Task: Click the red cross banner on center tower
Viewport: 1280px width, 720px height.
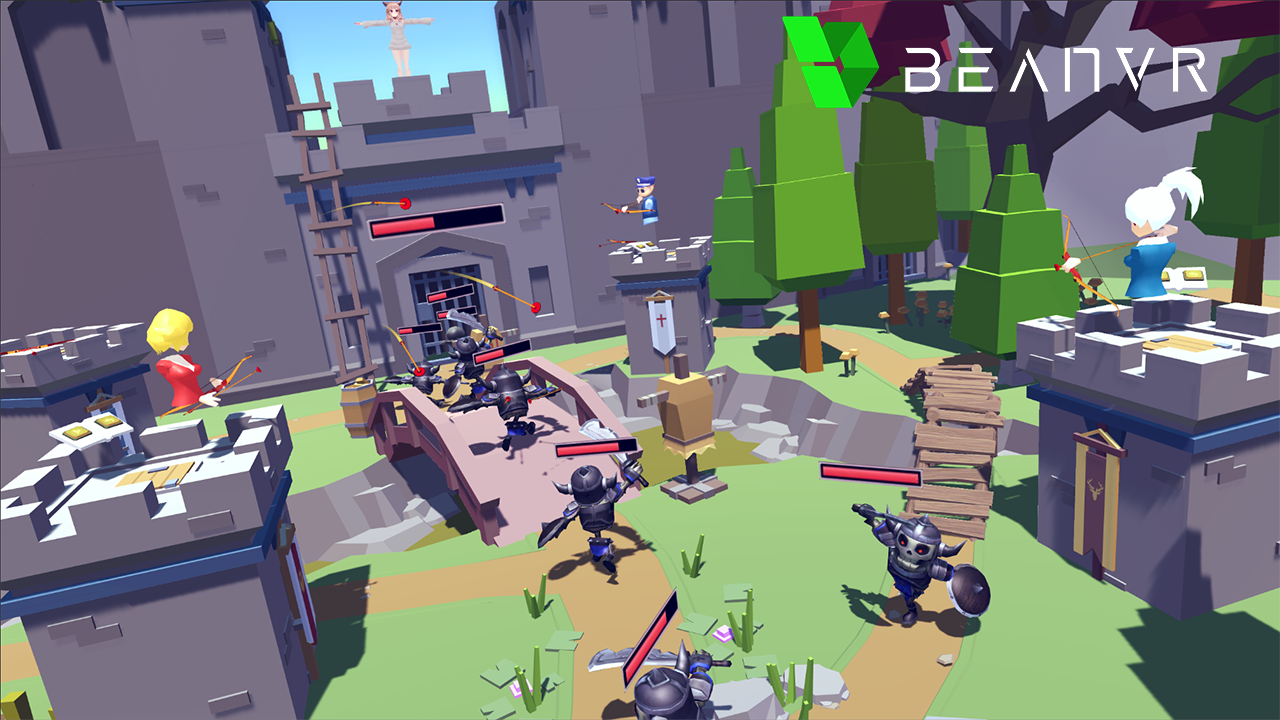Action: coord(660,320)
